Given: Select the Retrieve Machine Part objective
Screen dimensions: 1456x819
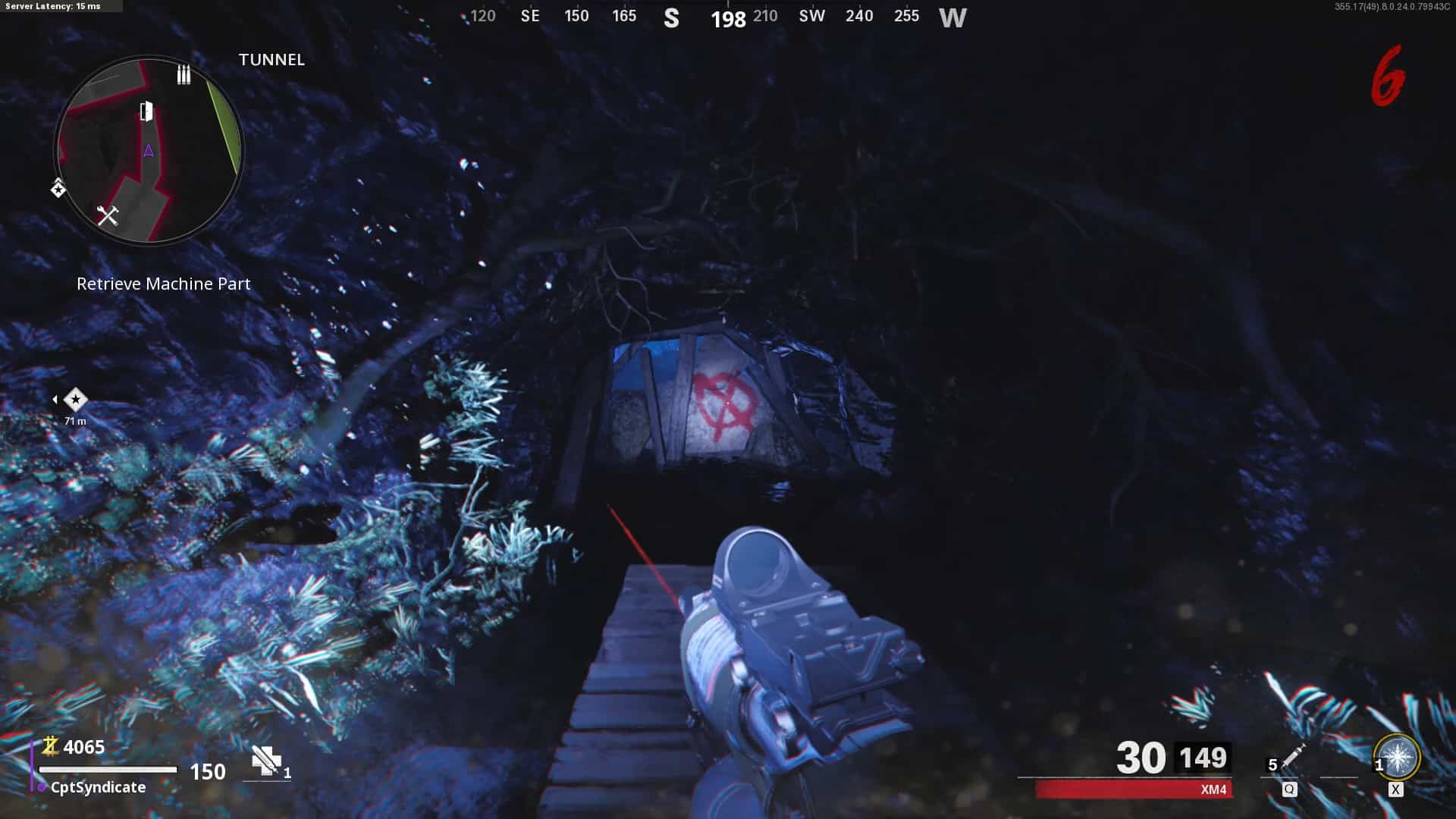Looking at the screenshot, I should click(163, 284).
